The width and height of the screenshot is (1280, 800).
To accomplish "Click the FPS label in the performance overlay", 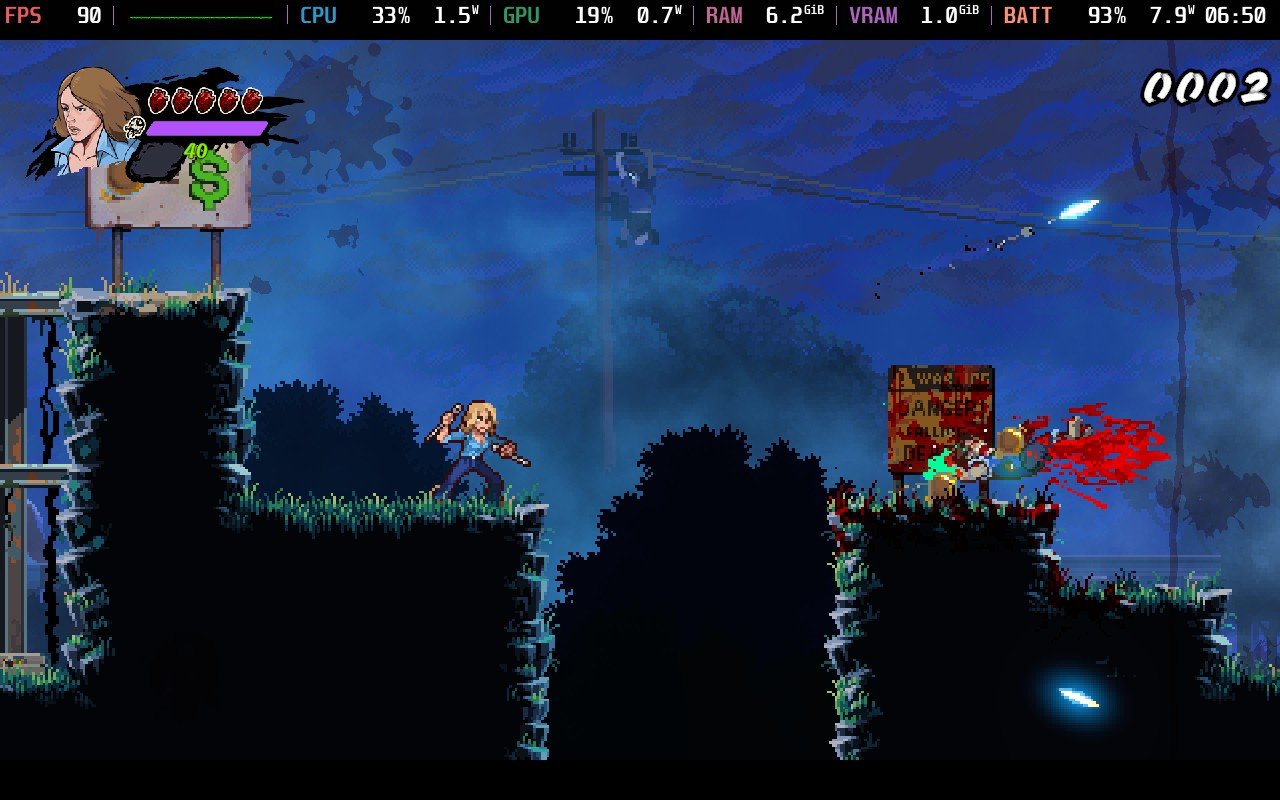I will pos(25,15).
